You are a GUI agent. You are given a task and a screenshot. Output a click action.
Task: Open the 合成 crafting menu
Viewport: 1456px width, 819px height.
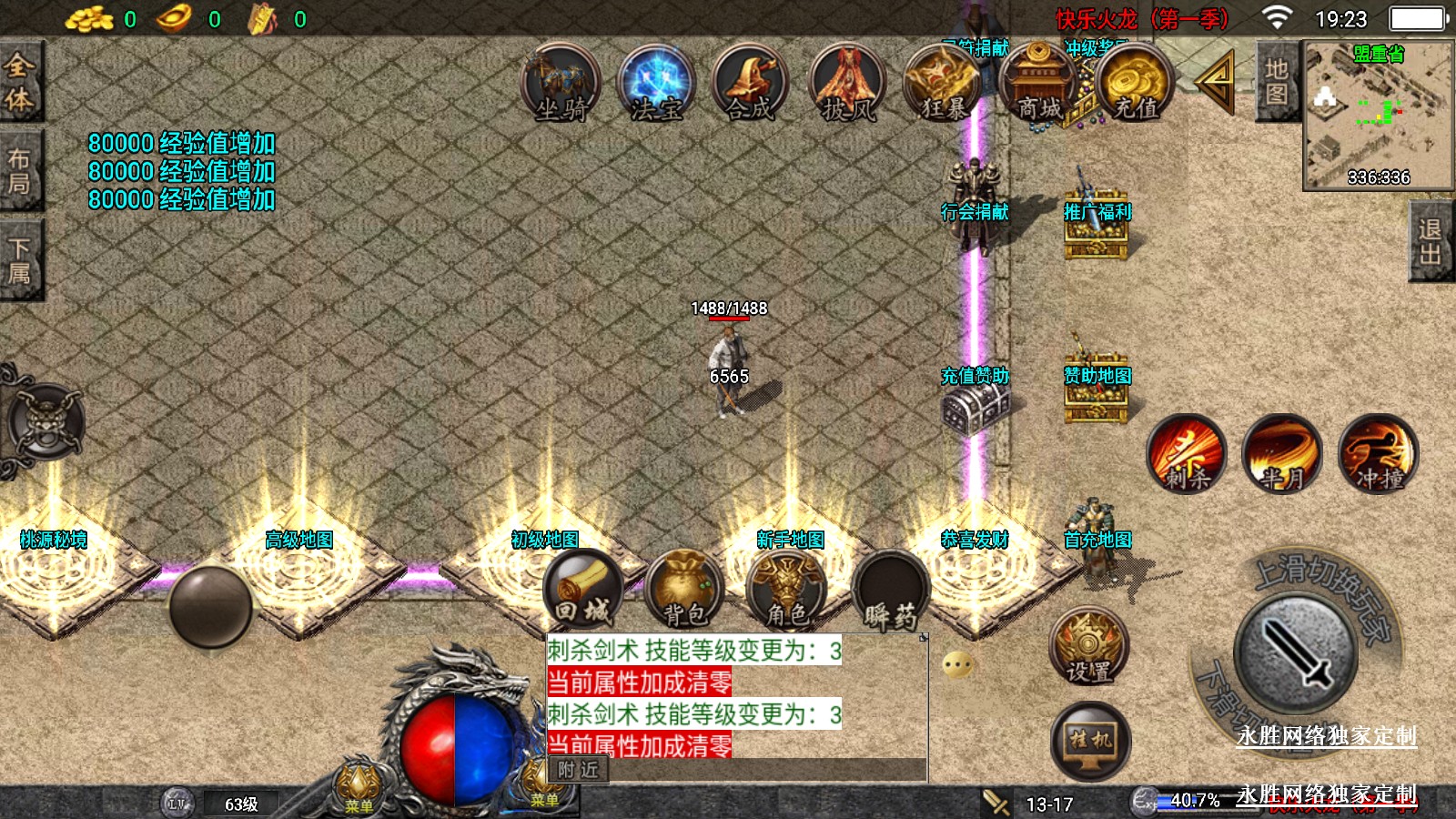coord(751,84)
